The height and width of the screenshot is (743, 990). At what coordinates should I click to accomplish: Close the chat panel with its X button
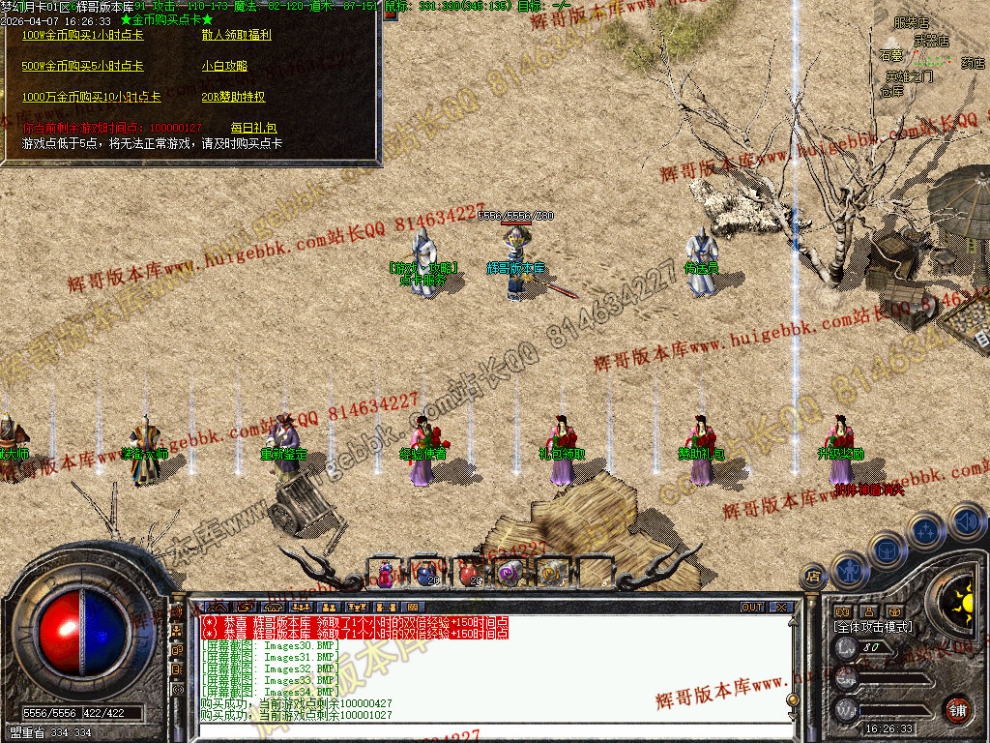(x=781, y=607)
